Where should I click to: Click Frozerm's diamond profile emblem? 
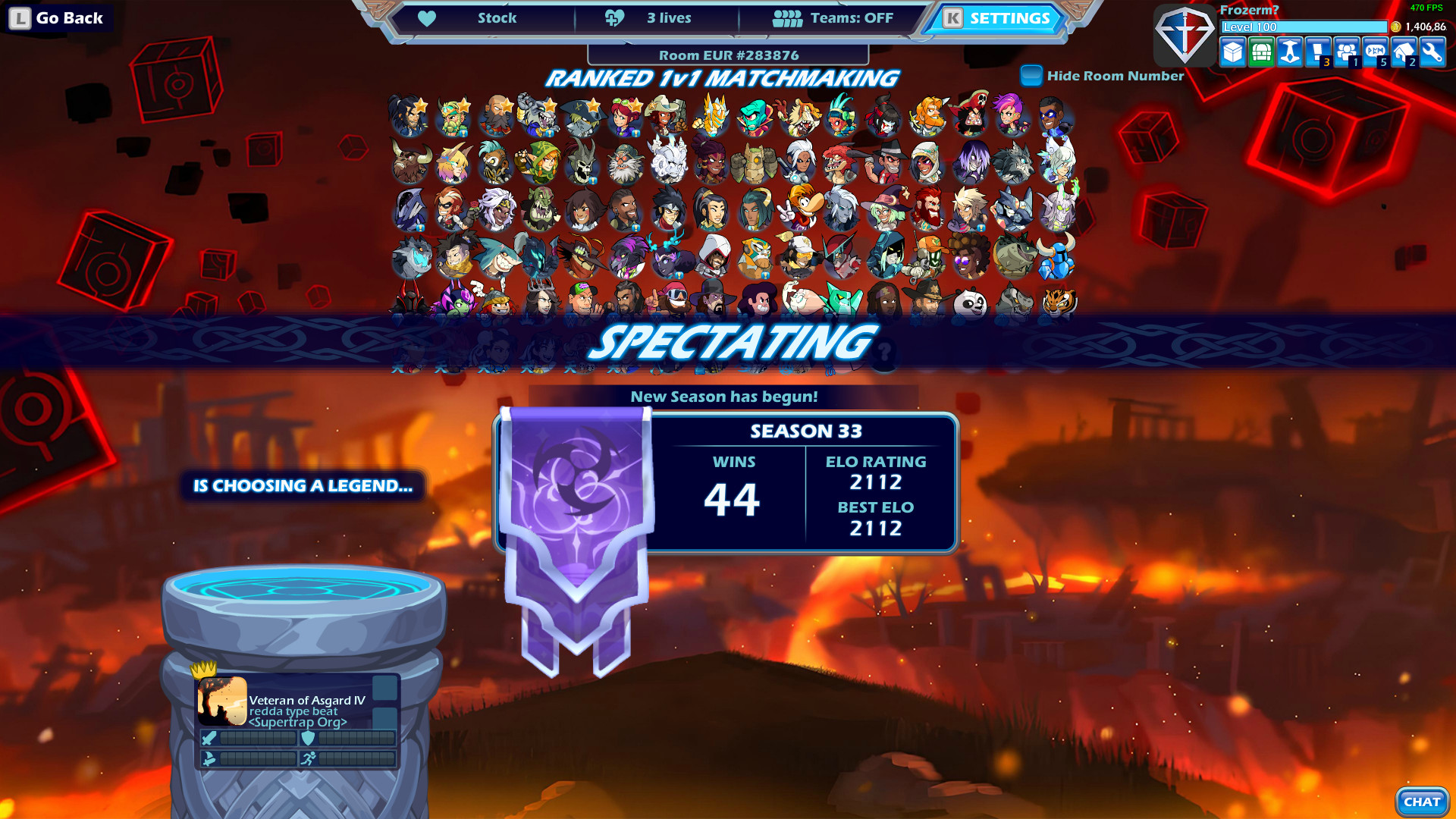(1185, 36)
